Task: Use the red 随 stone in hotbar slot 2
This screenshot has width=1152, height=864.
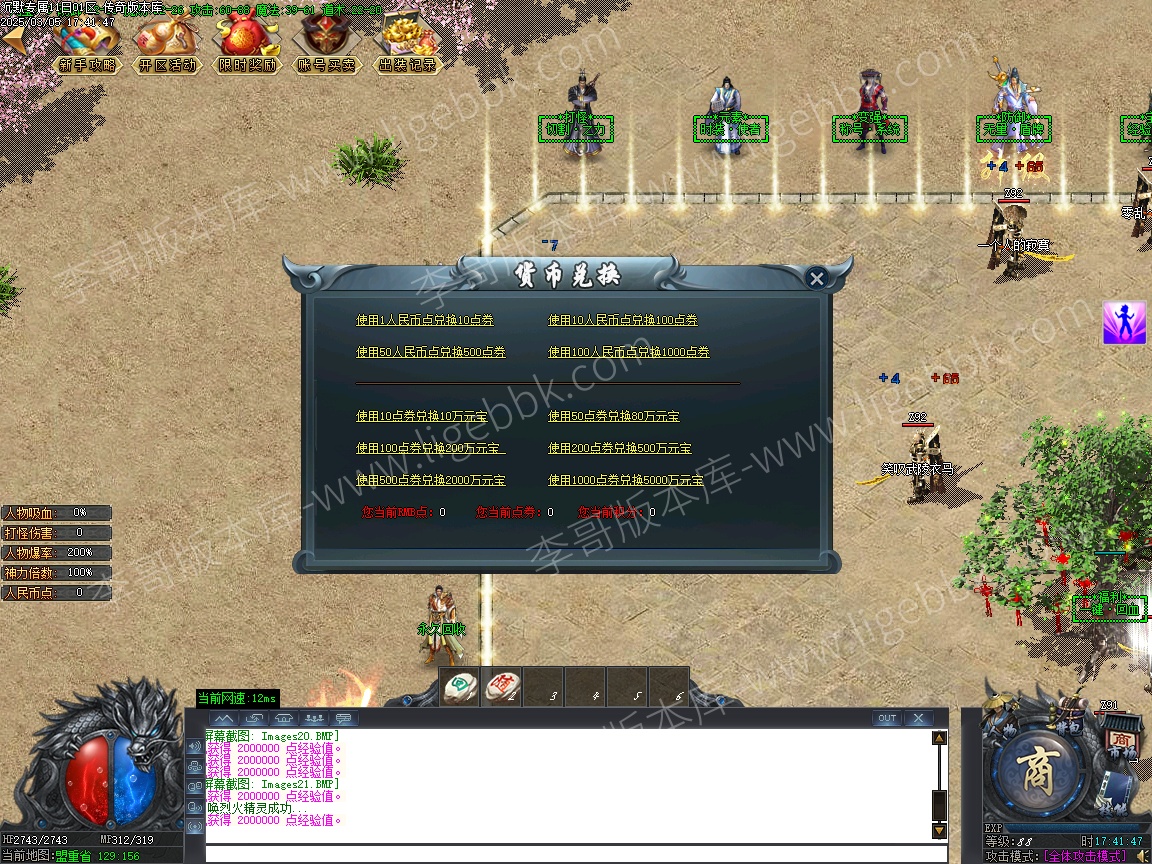Action: click(502, 685)
